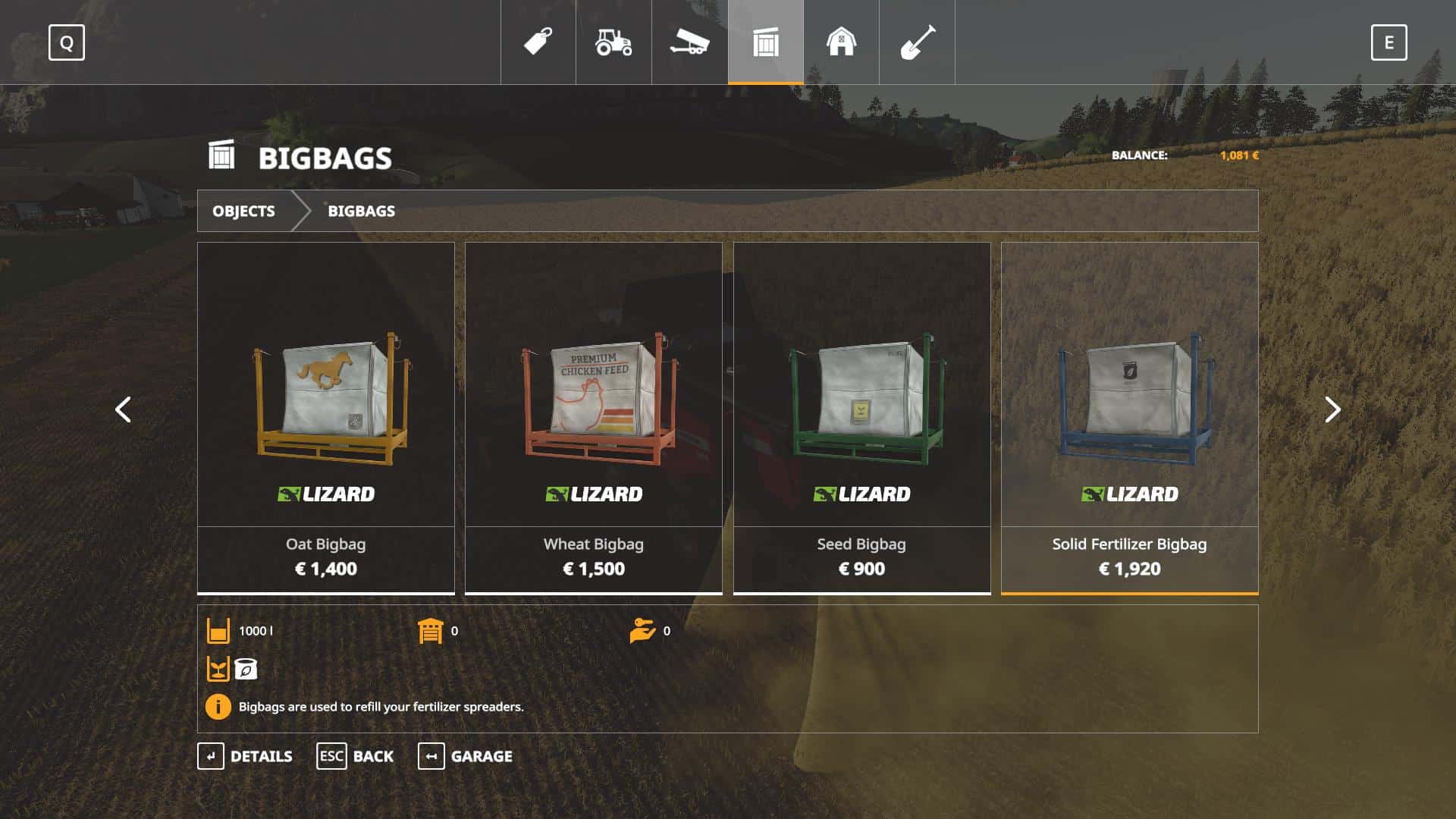Image resolution: width=1456 pixels, height=819 pixels.
Task: Show previous items with left arrow
Action: tap(123, 409)
